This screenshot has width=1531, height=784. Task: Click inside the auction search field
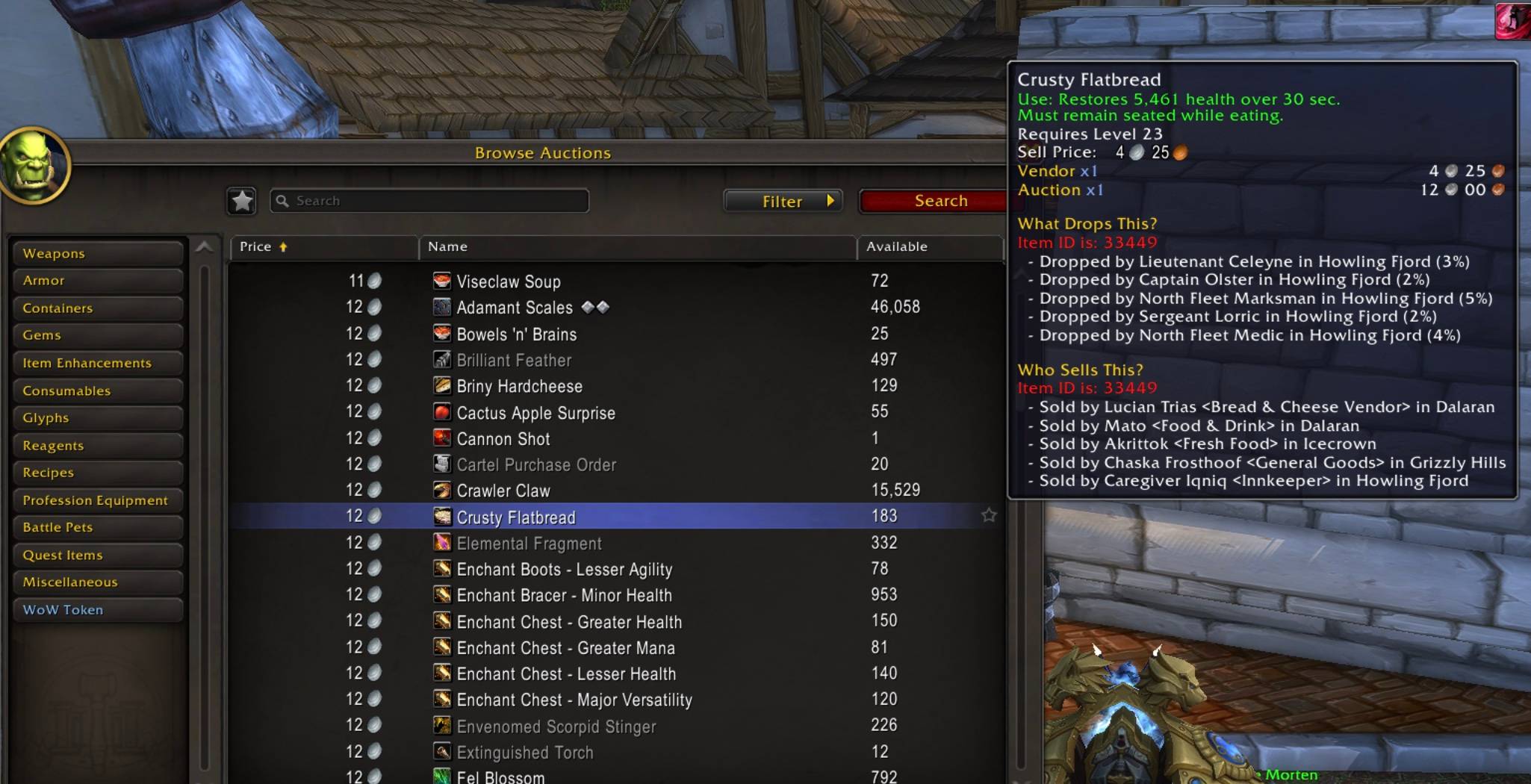point(429,200)
